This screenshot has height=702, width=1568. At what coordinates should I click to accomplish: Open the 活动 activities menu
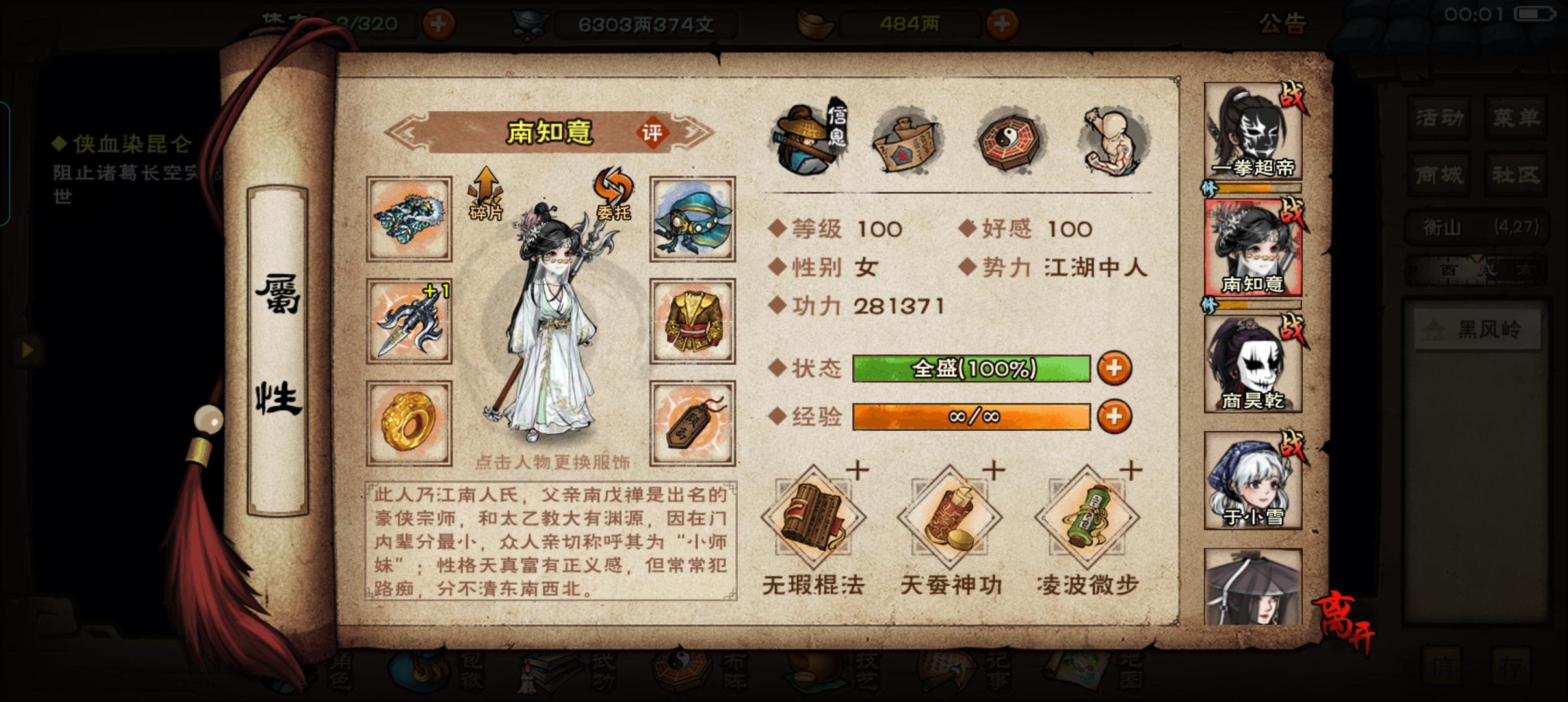coord(1438,118)
